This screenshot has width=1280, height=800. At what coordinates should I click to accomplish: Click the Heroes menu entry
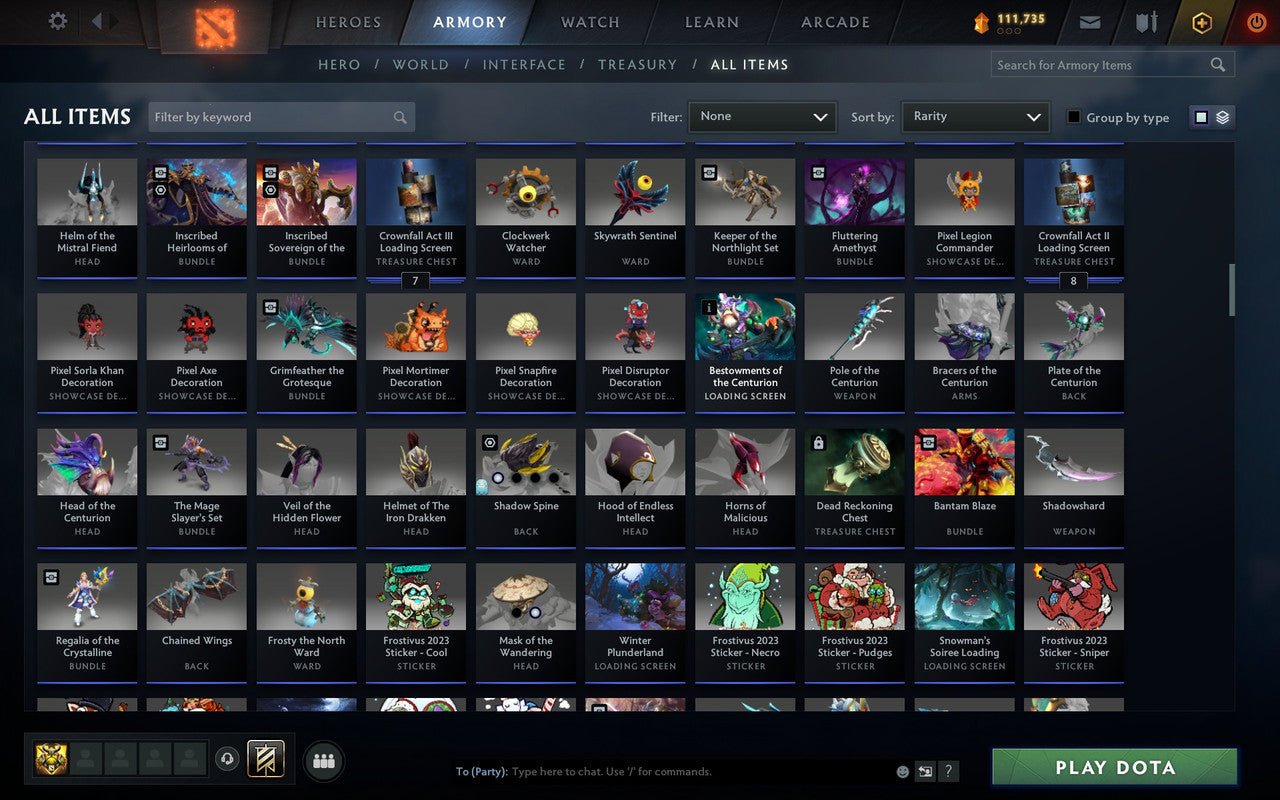tap(347, 22)
